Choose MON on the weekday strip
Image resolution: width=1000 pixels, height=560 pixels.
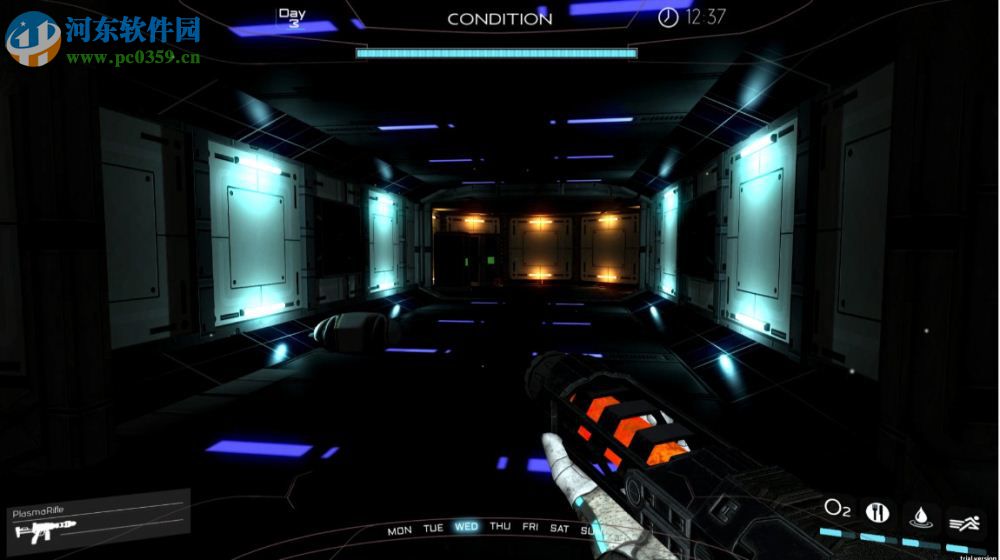click(399, 531)
